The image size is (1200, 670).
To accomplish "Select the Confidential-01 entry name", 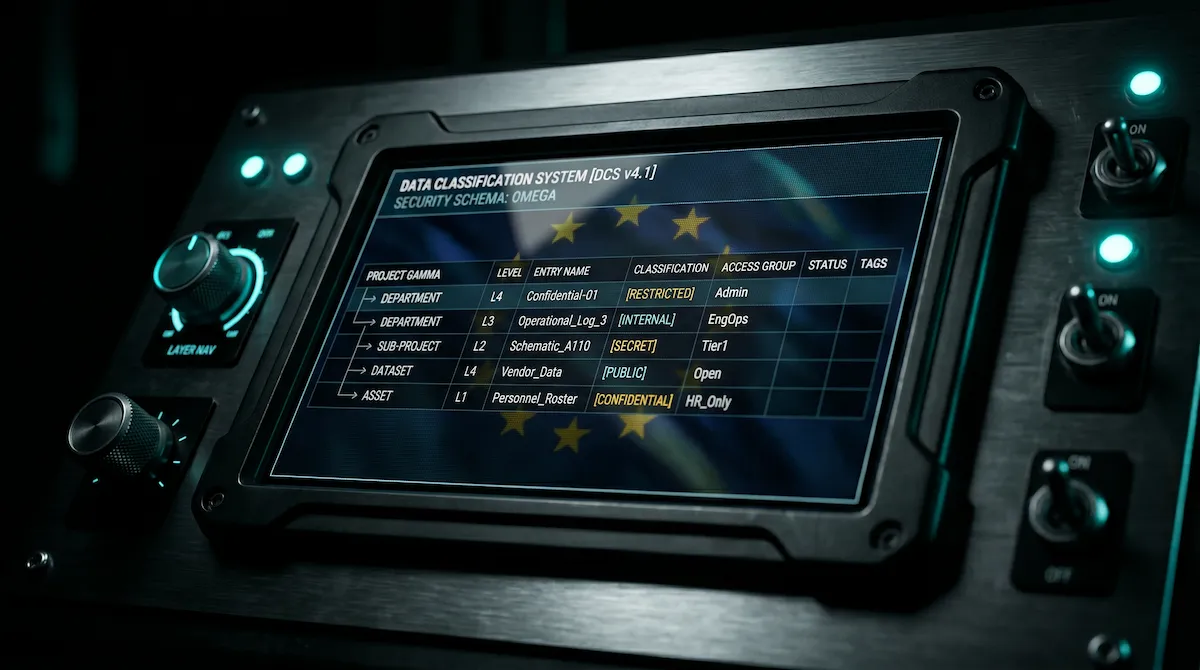I will 562,296.
